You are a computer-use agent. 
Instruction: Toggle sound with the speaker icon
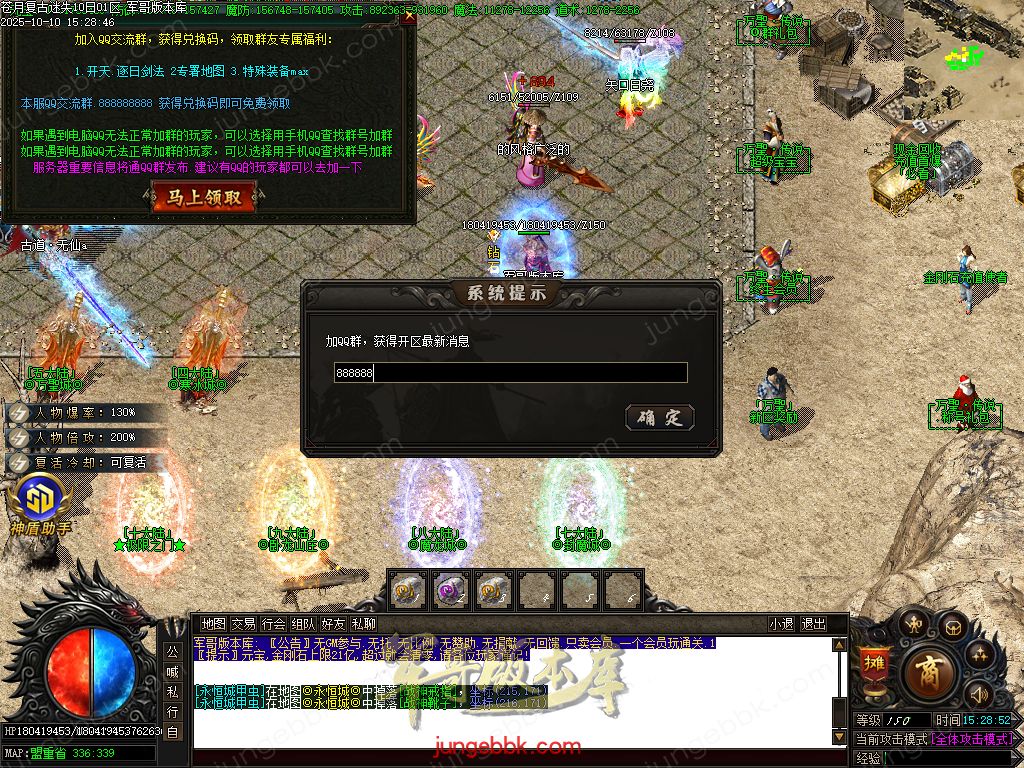980,693
